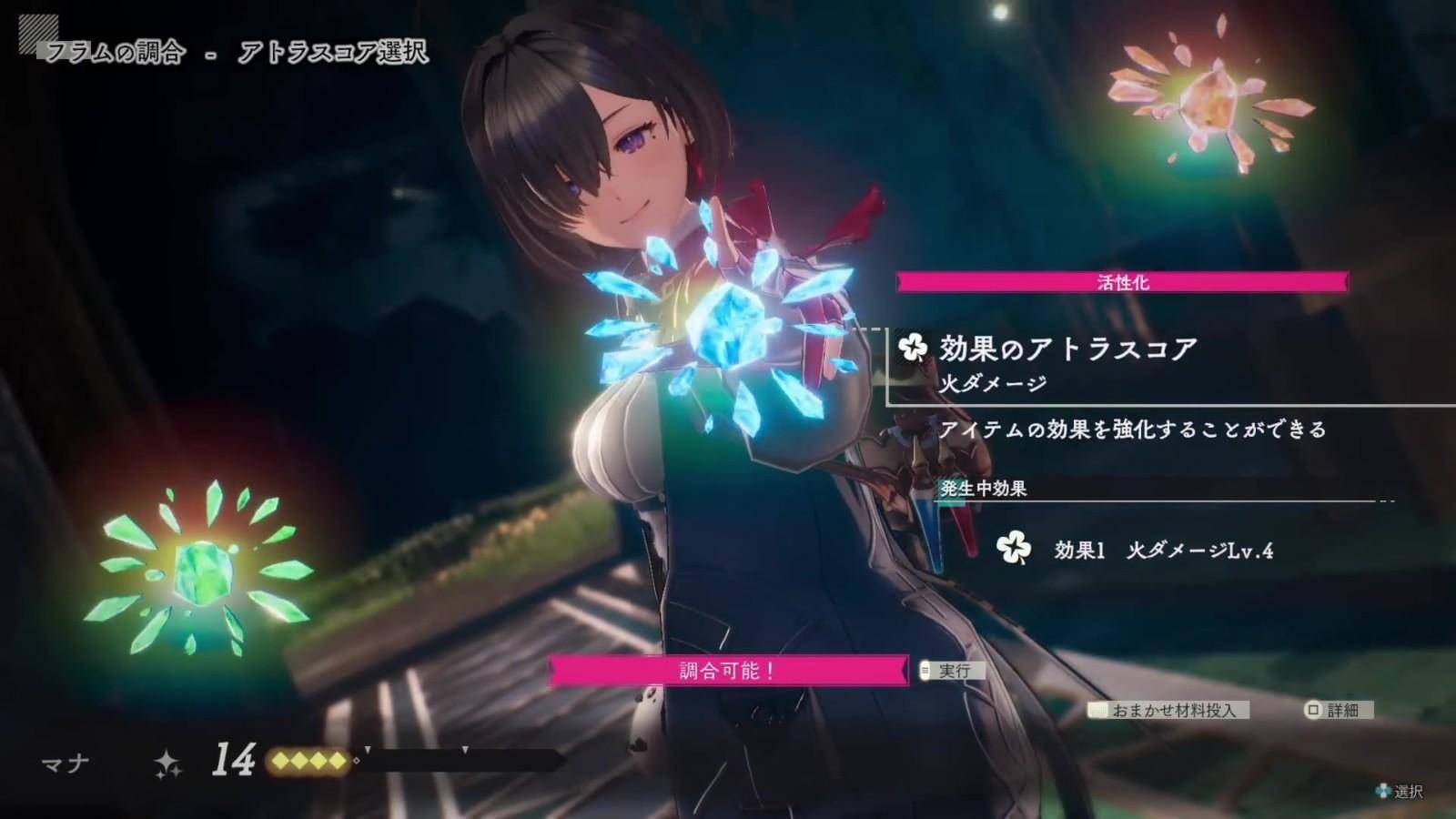Click the 活性化 activation header bar
Viewport: 1456px width, 819px height.
point(1122,282)
